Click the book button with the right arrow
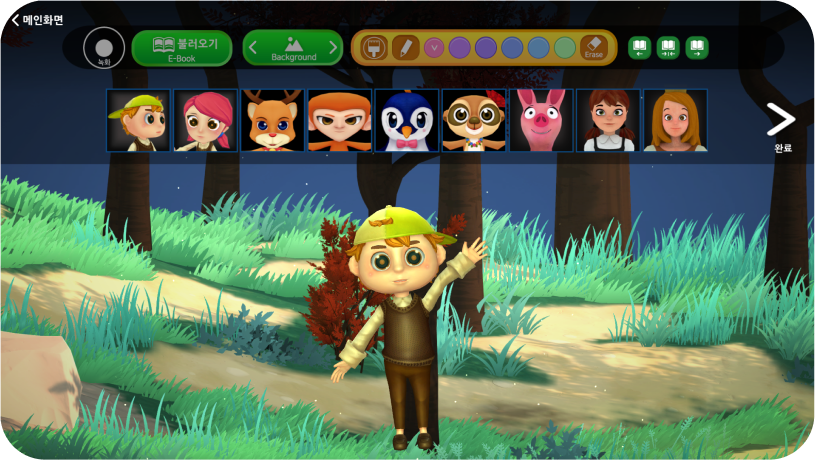815x460 pixels. (697, 47)
